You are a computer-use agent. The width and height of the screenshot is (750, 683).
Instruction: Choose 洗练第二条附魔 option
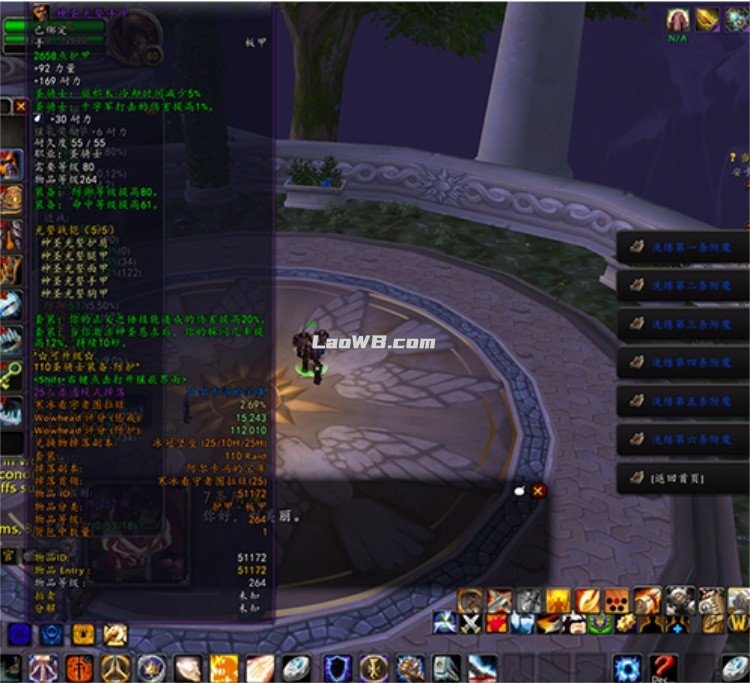tap(682, 285)
